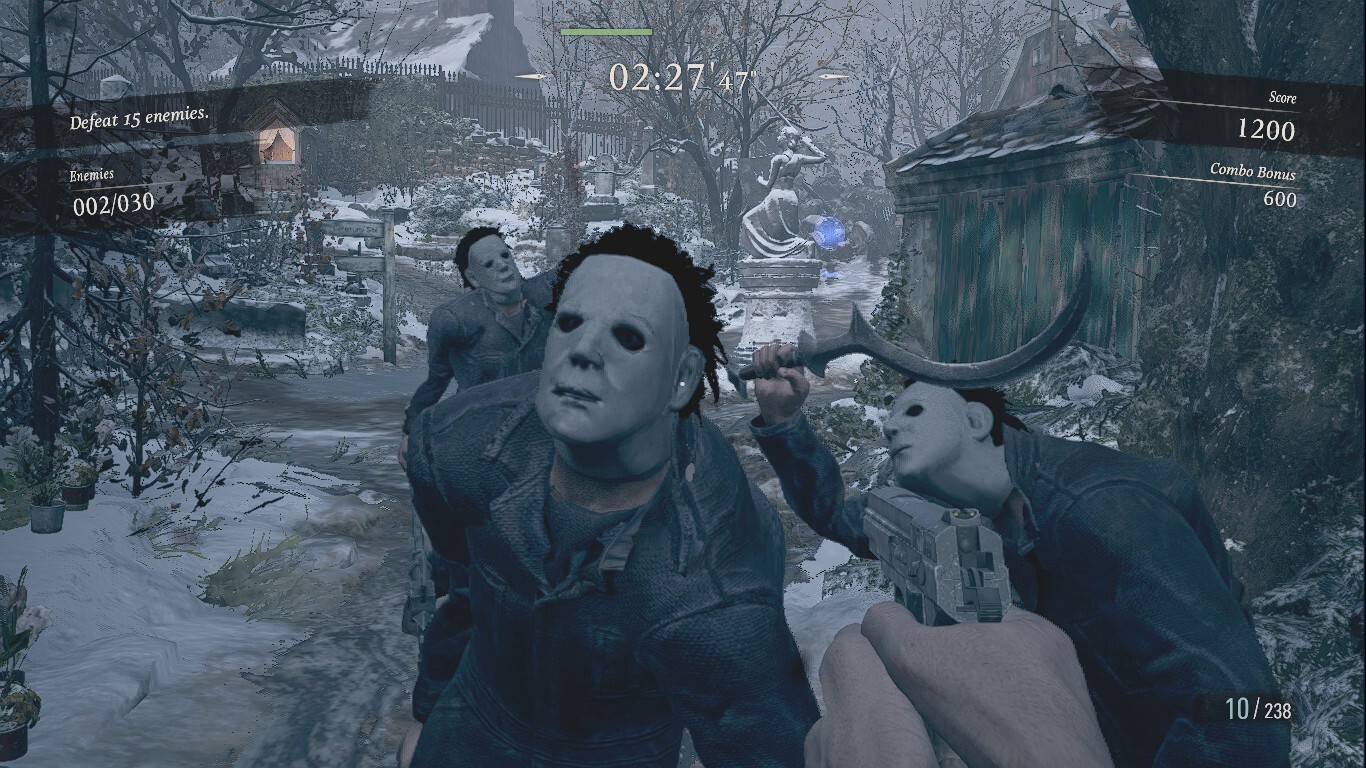This screenshot has width=1366, height=768.
Task: Click the green time remaining bar
Action: 609,32
